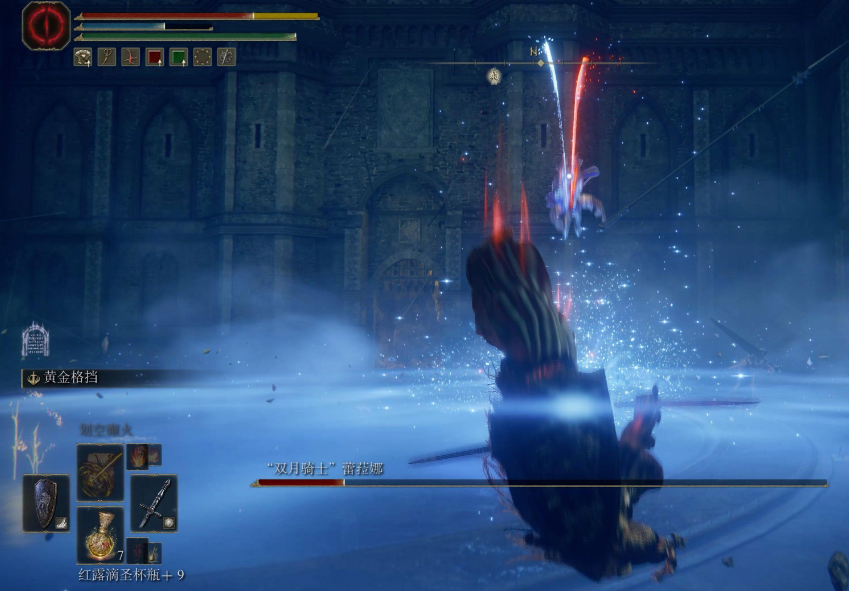Select the equipped spell slot
This screenshot has height=591, width=849.
(x=100, y=471)
